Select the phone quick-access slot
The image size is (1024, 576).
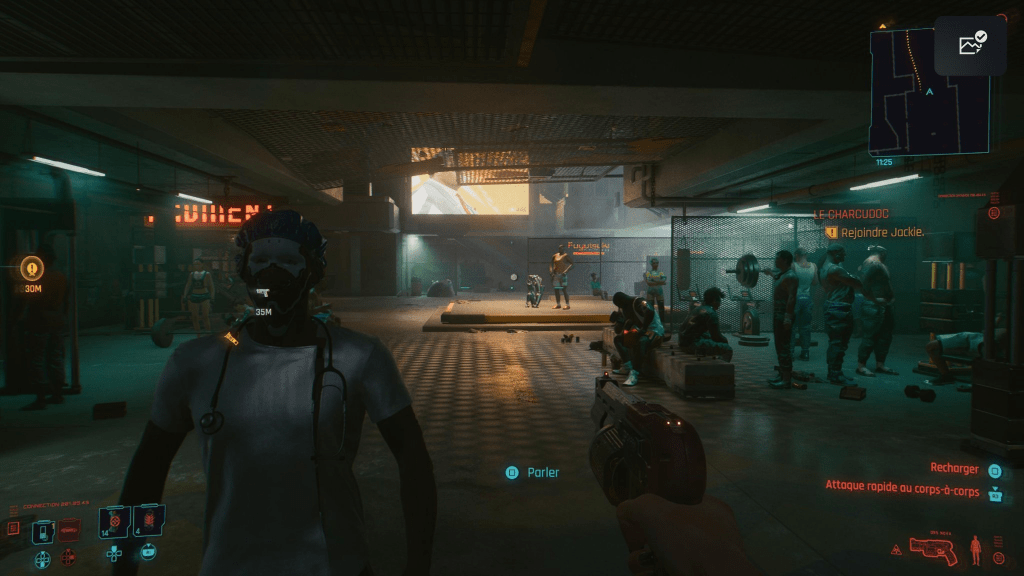point(43,531)
